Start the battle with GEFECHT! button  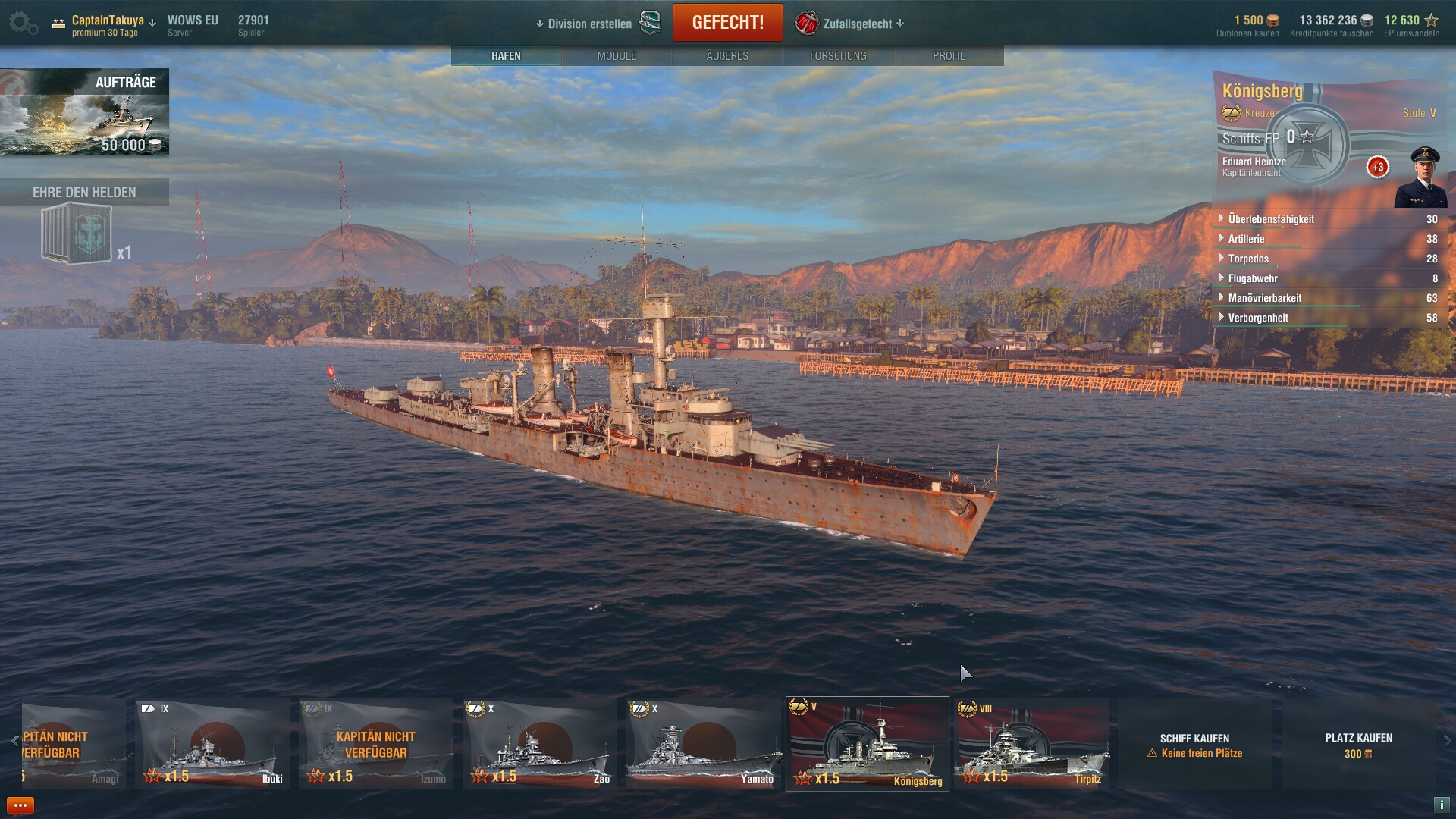(727, 23)
